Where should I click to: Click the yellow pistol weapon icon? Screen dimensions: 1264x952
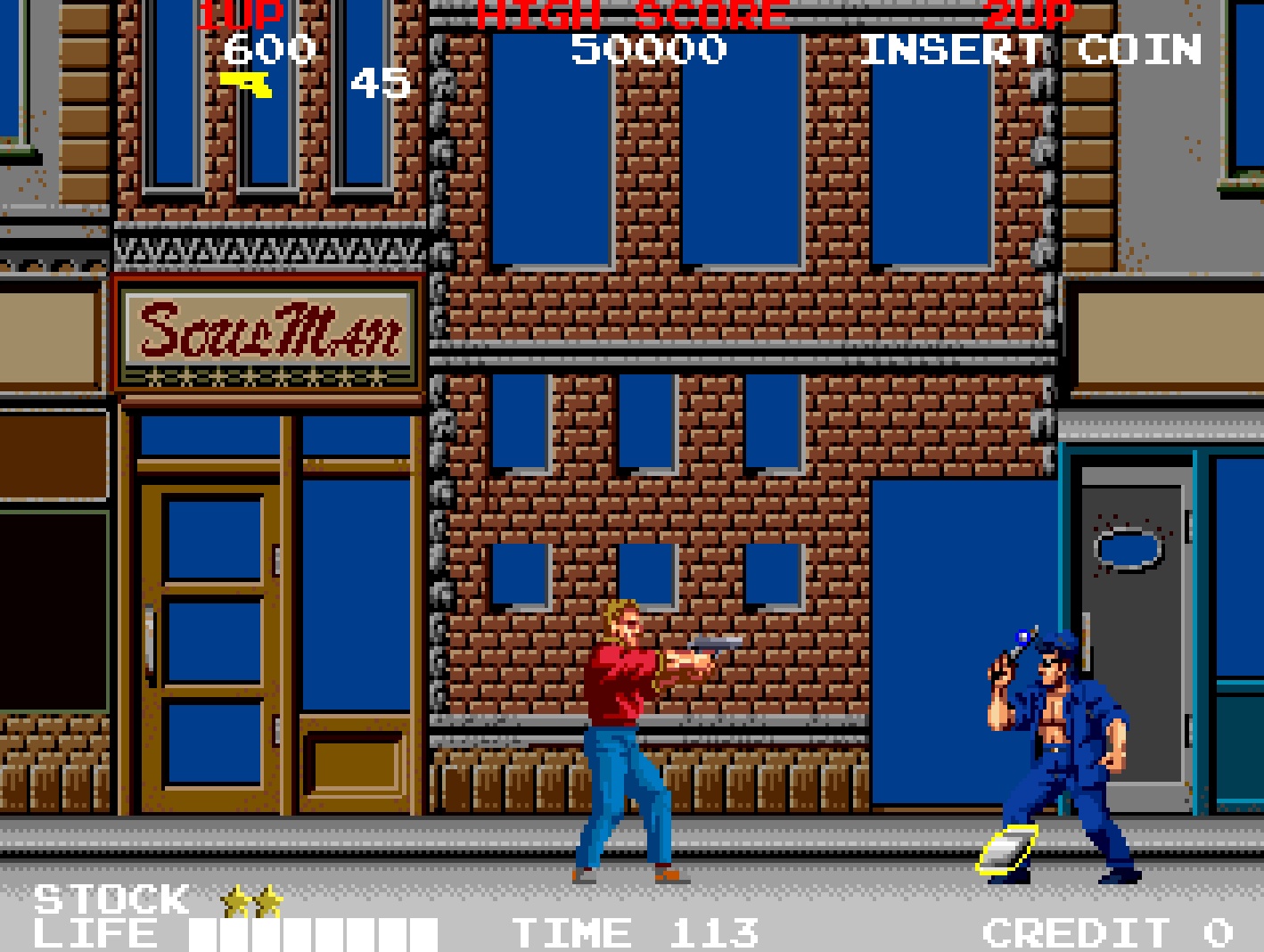247,84
